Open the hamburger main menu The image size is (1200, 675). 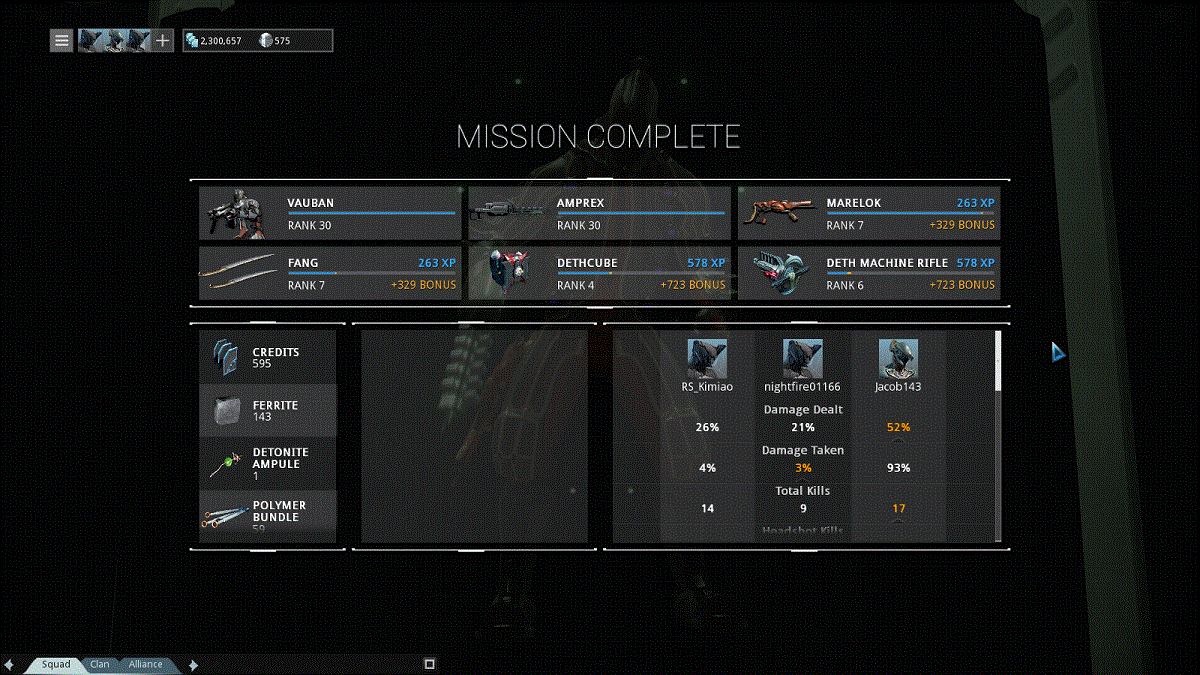[x=62, y=41]
